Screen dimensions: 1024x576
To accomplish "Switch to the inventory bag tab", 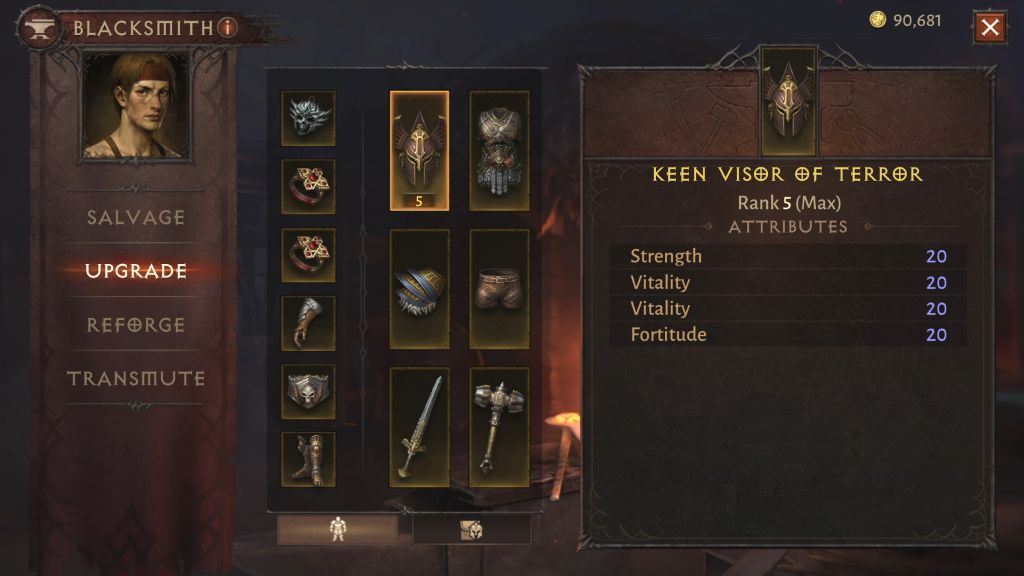I will (471, 530).
